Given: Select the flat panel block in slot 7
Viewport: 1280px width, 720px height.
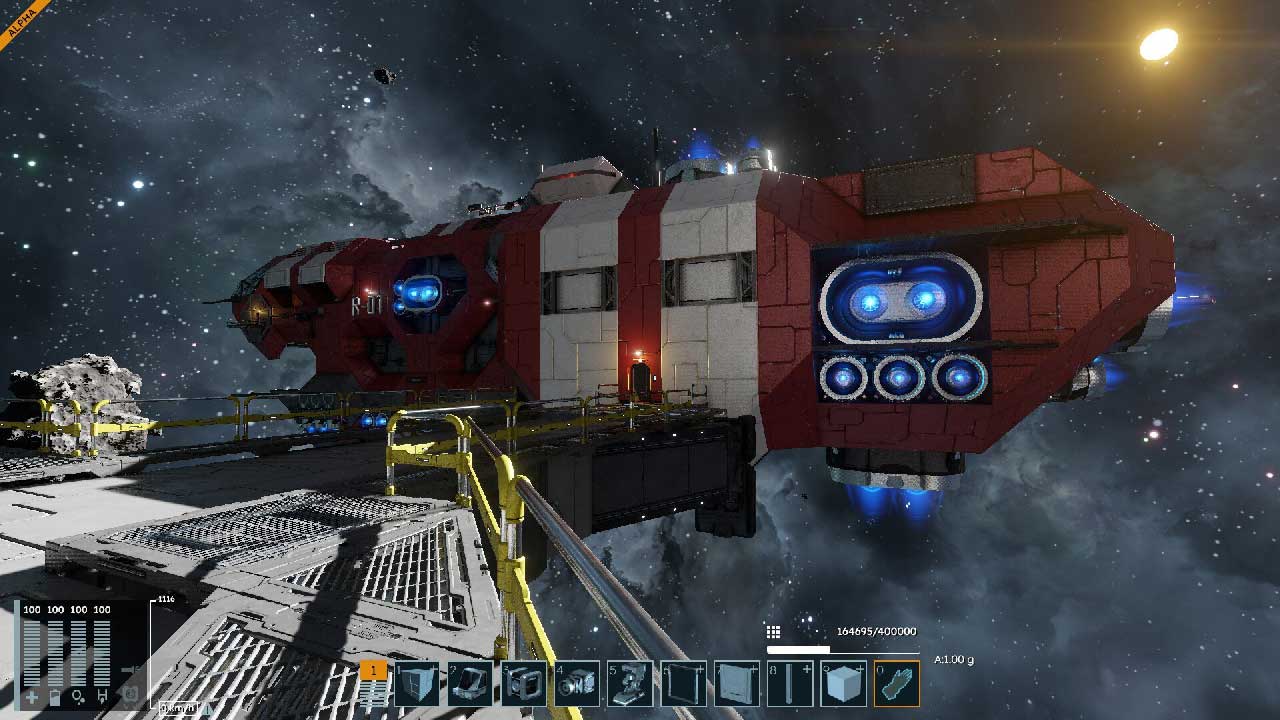Looking at the screenshot, I should (x=739, y=684).
